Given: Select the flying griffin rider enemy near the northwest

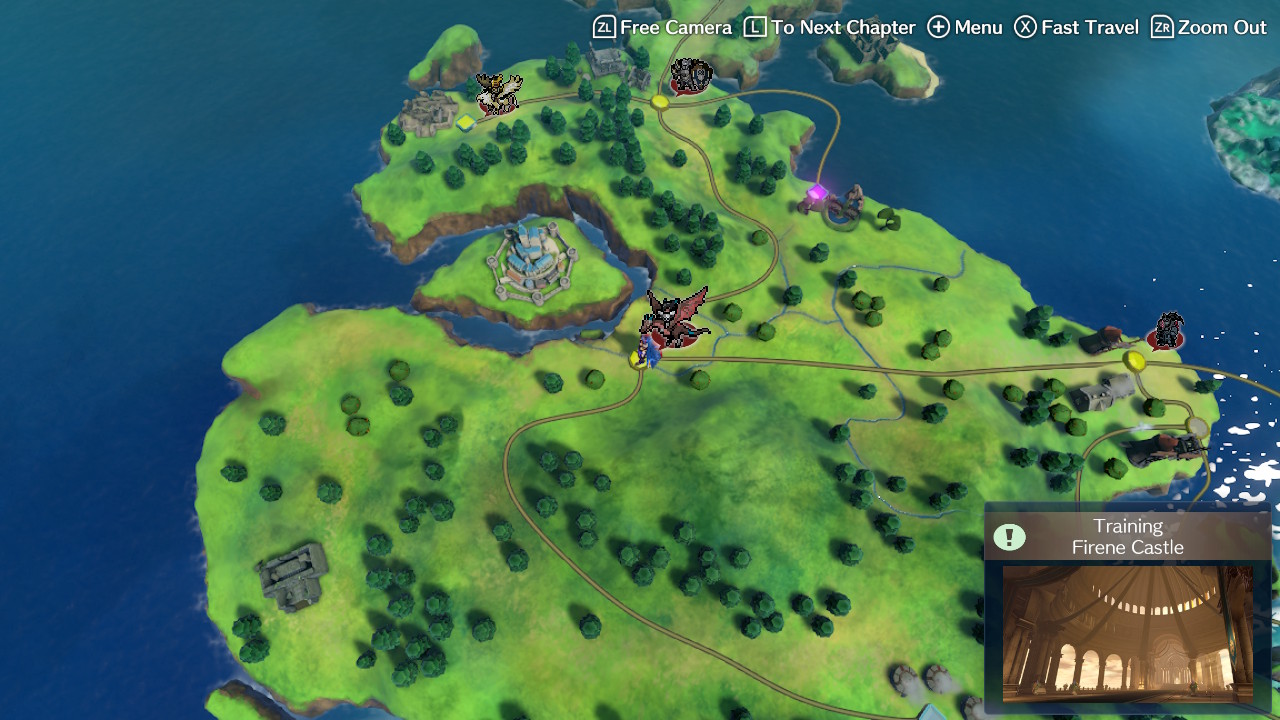Looking at the screenshot, I should click(500, 95).
